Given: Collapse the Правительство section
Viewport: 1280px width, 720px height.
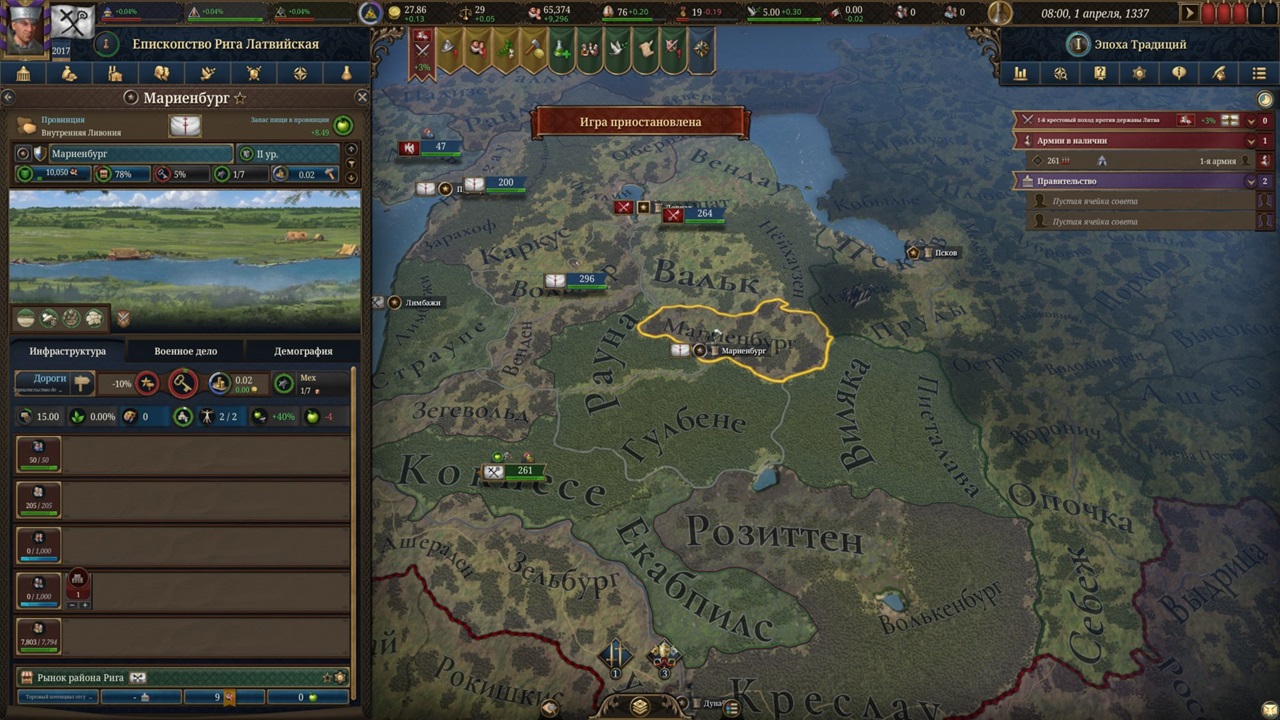Looking at the screenshot, I should pos(1251,181).
